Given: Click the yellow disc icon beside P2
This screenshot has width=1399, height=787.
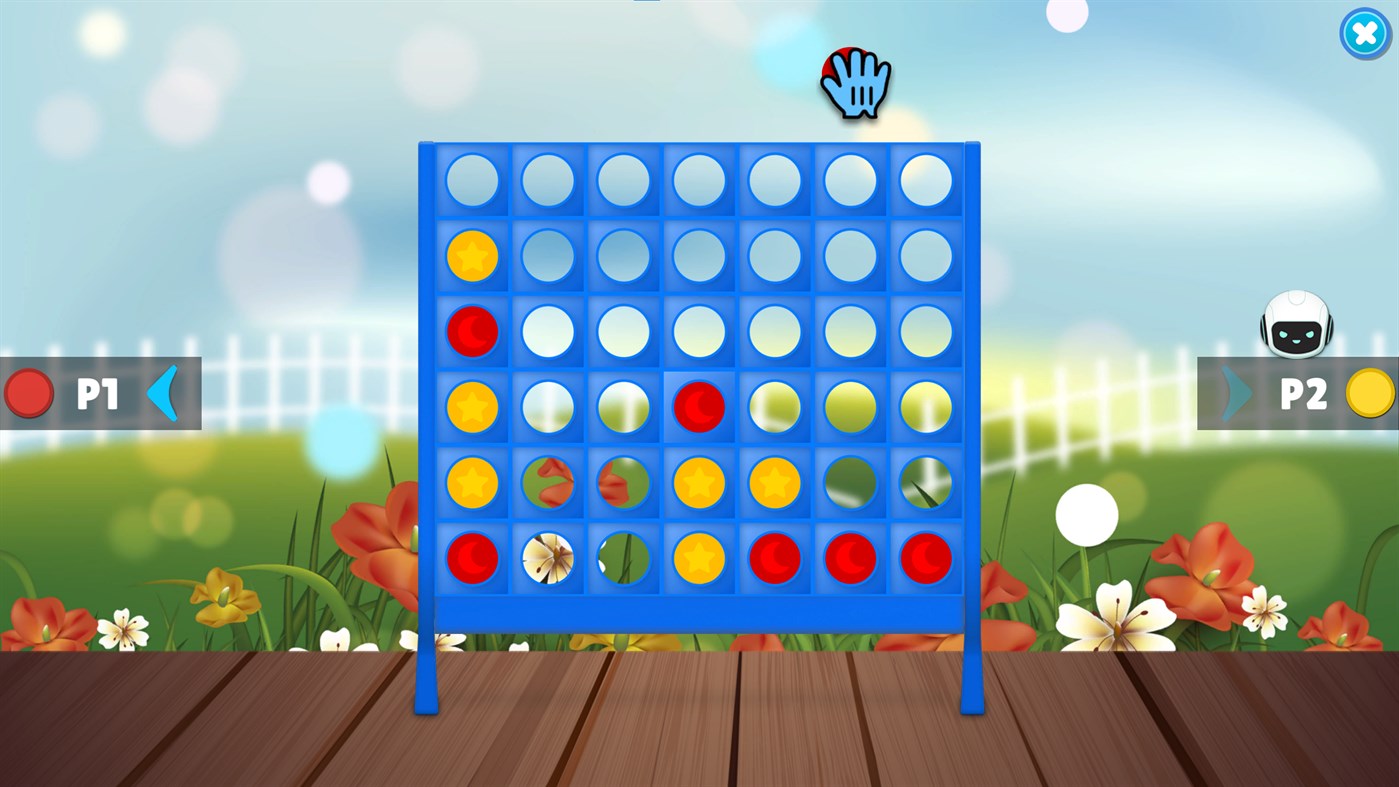Looking at the screenshot, I should (x=1371, y=392).
